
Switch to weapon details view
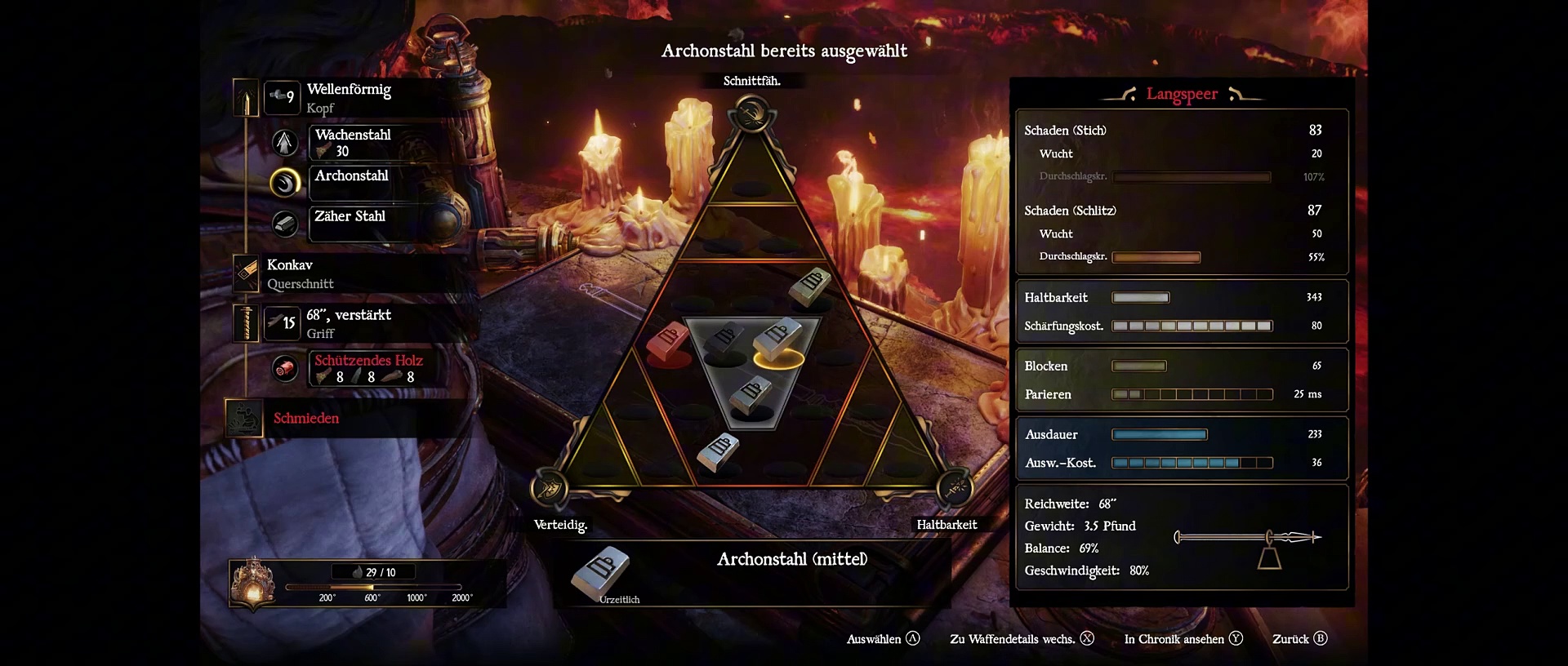point(1021,639)
